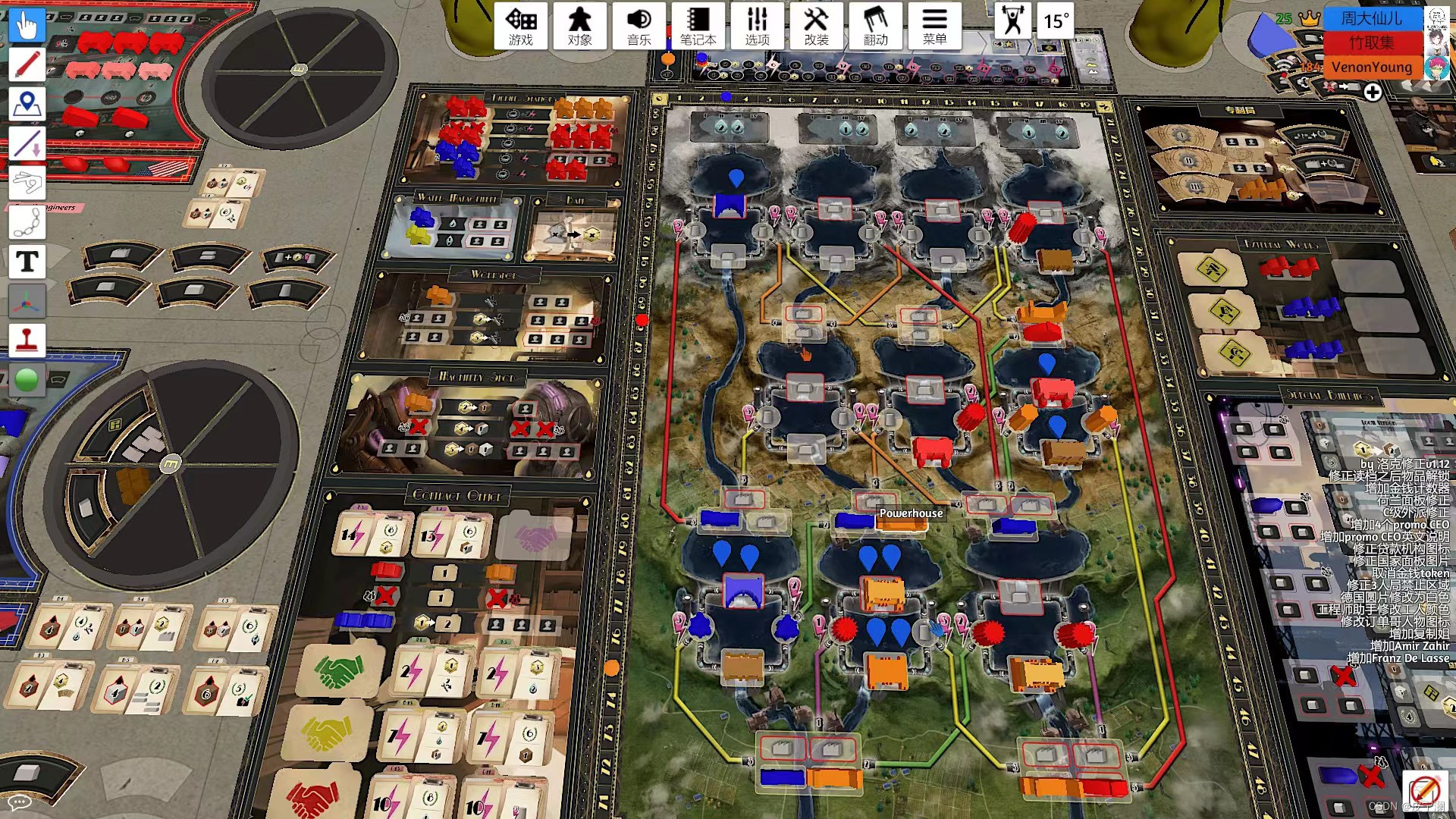This screenshot has width=1456, height=819.
Task: Open the 菜单 (Menu) button
Action: (x=934, y=26)
